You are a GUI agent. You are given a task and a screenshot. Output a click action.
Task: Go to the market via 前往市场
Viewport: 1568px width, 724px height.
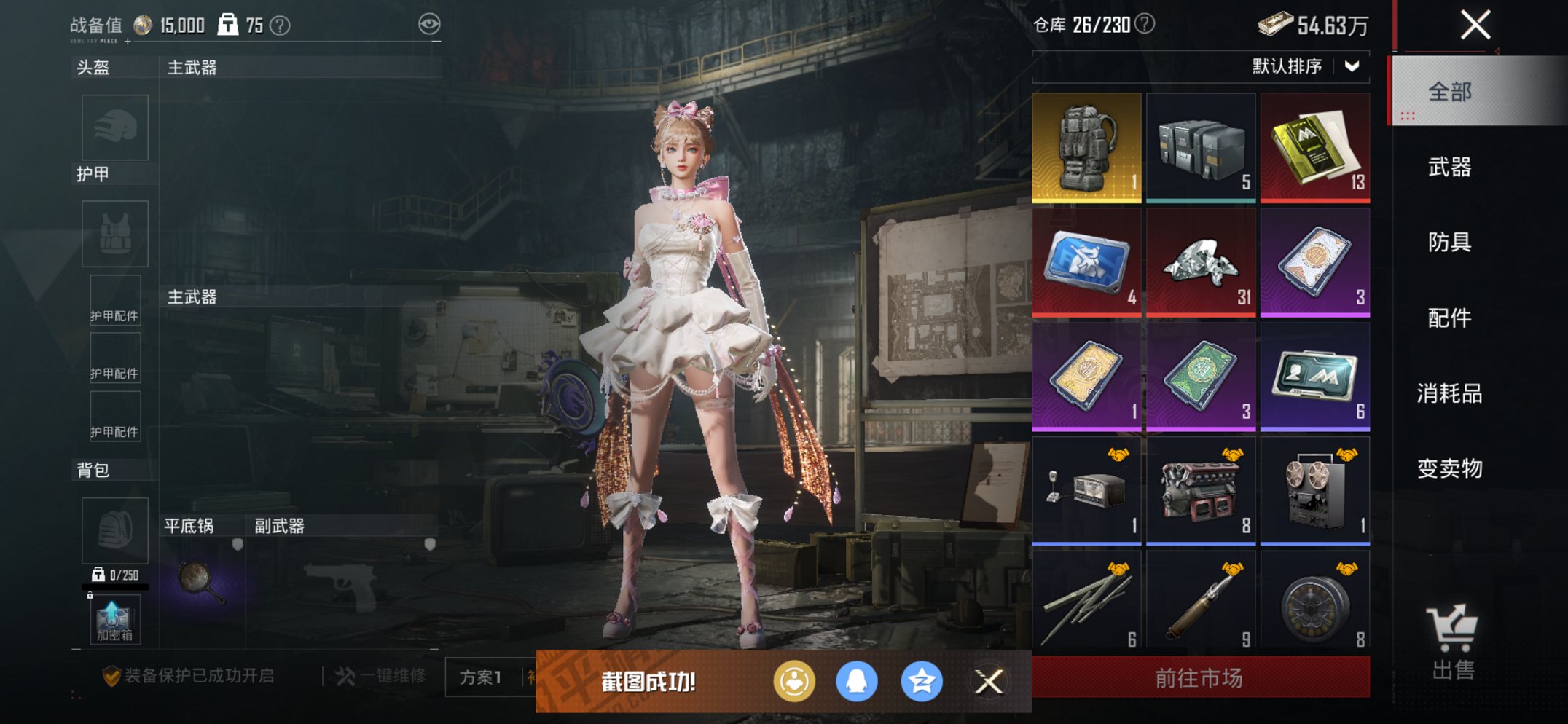tap(1199, 678)
